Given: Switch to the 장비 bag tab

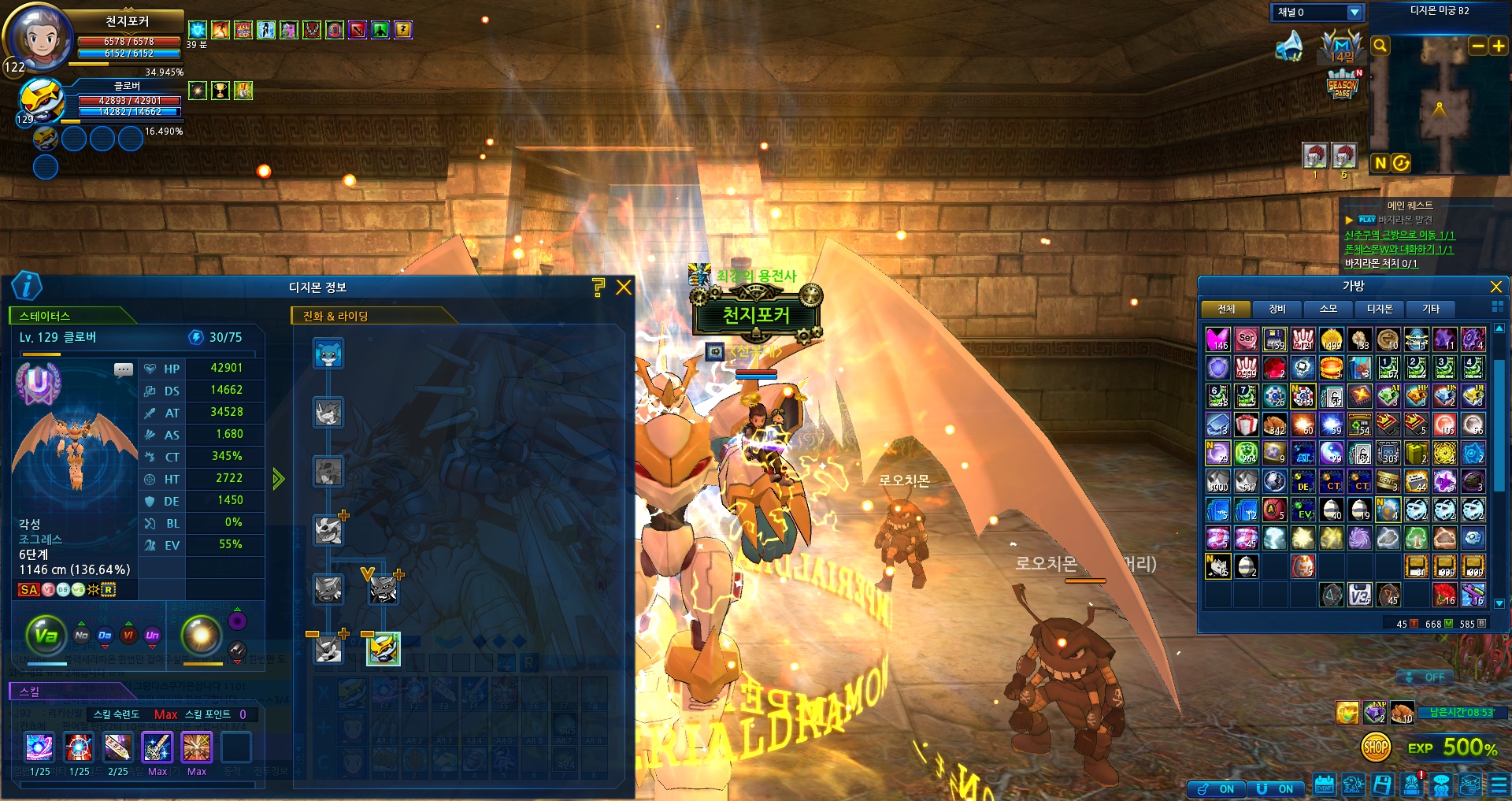Looking at the screenshot, I should click(1277, 309).
